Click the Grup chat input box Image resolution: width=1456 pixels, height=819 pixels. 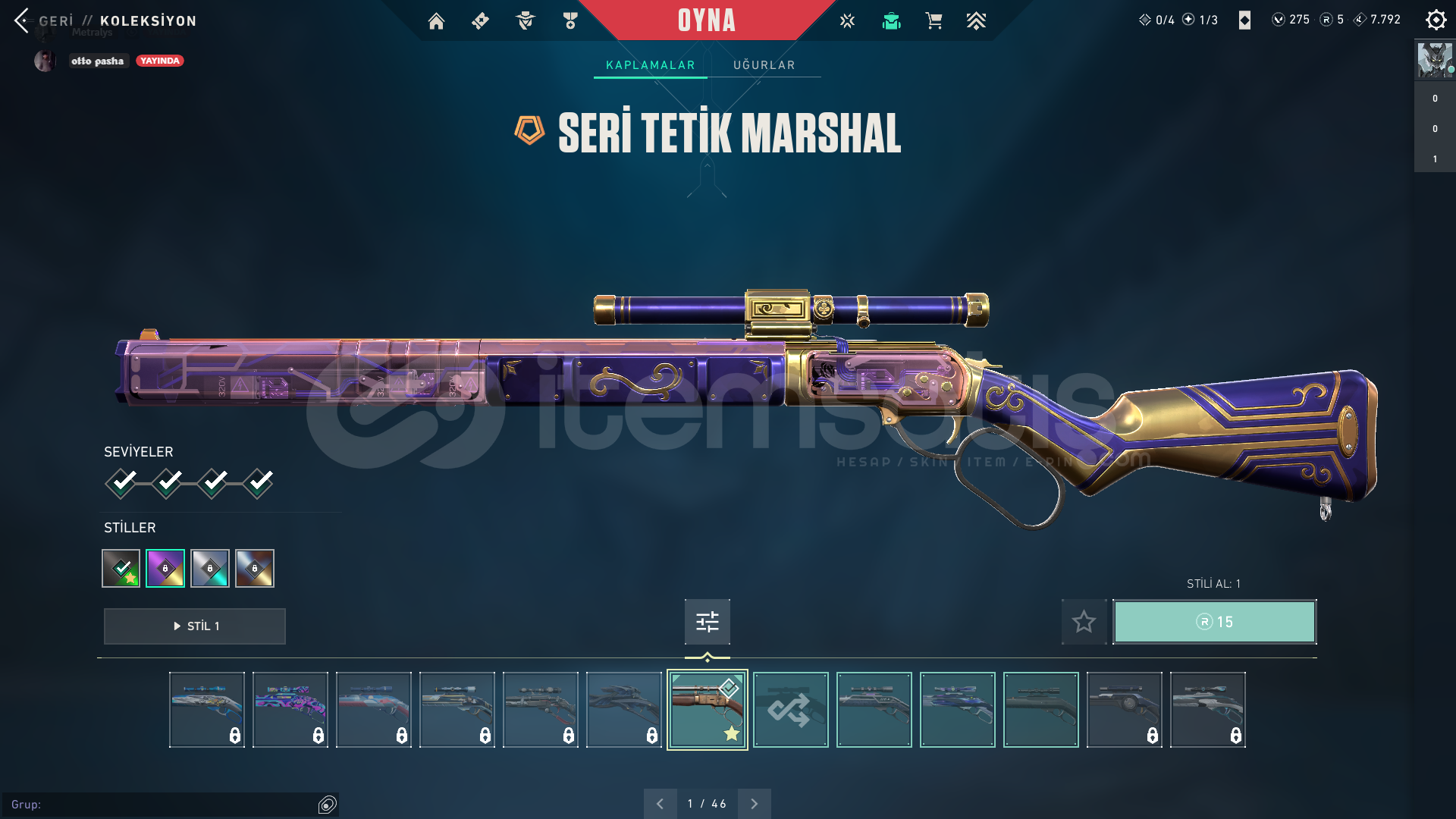click(163, 805)
